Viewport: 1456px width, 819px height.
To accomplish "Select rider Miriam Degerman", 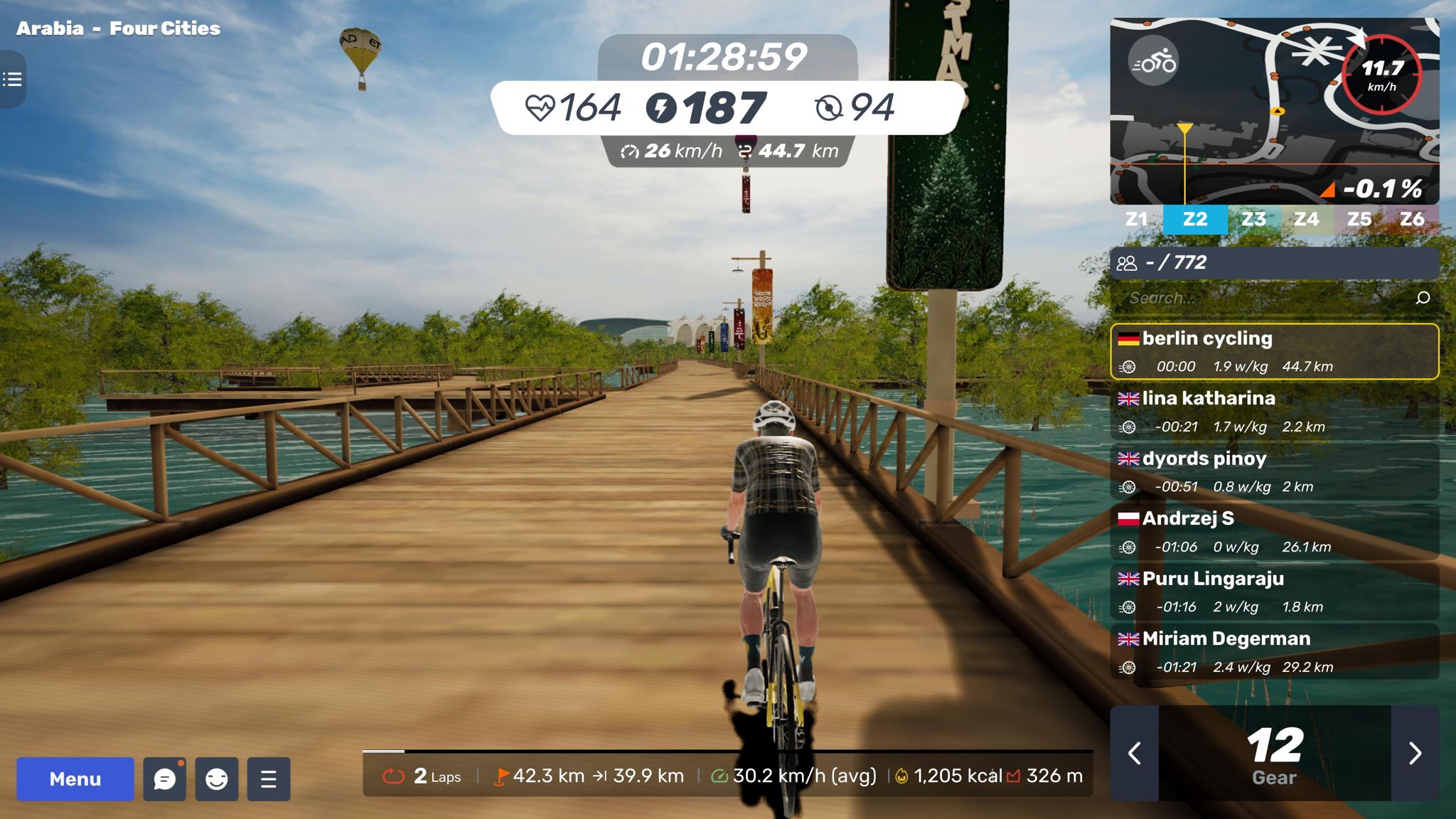I will coord(1274,652).
